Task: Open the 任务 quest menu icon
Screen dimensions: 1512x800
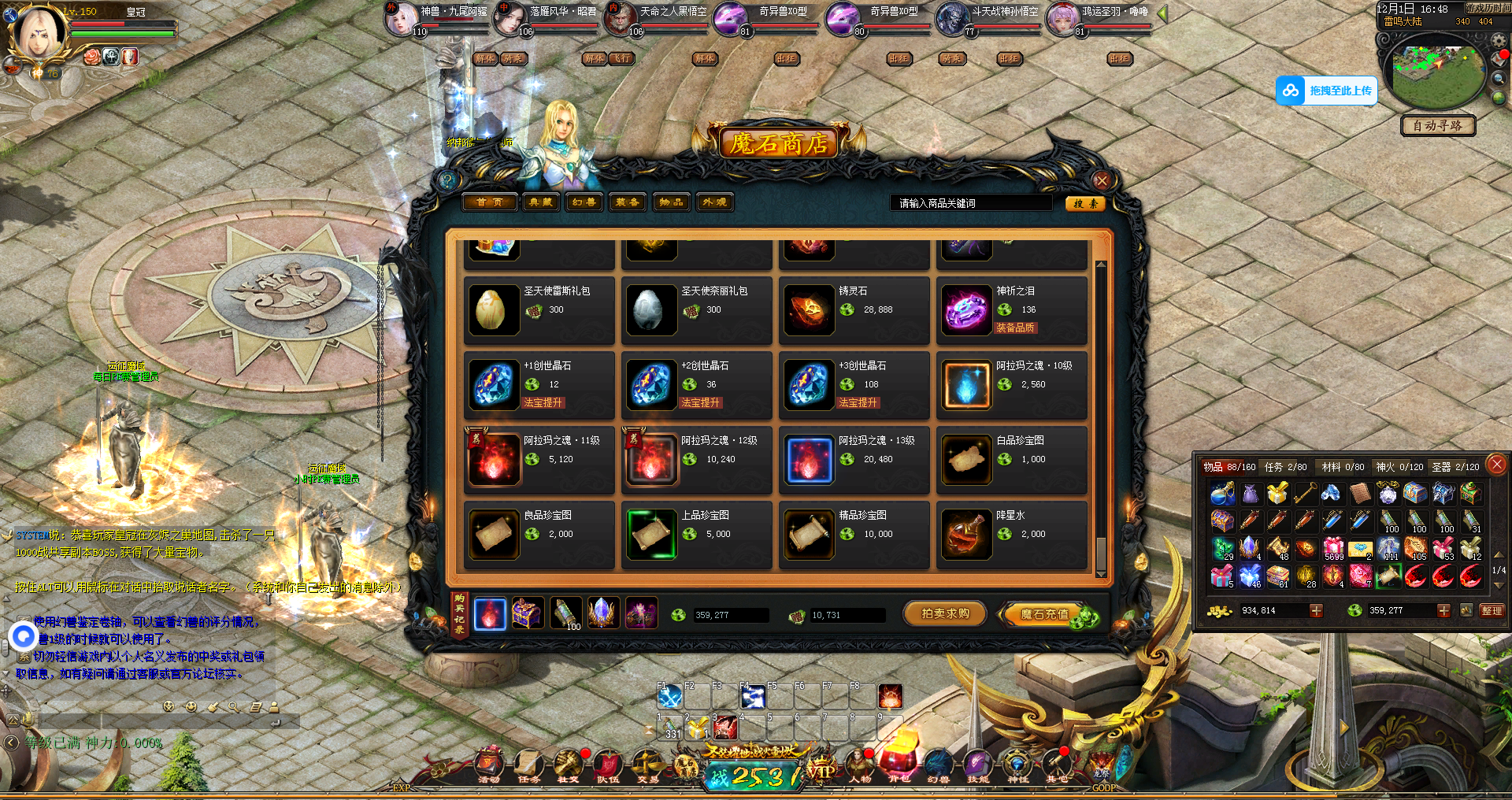Action: click(528, 765)
